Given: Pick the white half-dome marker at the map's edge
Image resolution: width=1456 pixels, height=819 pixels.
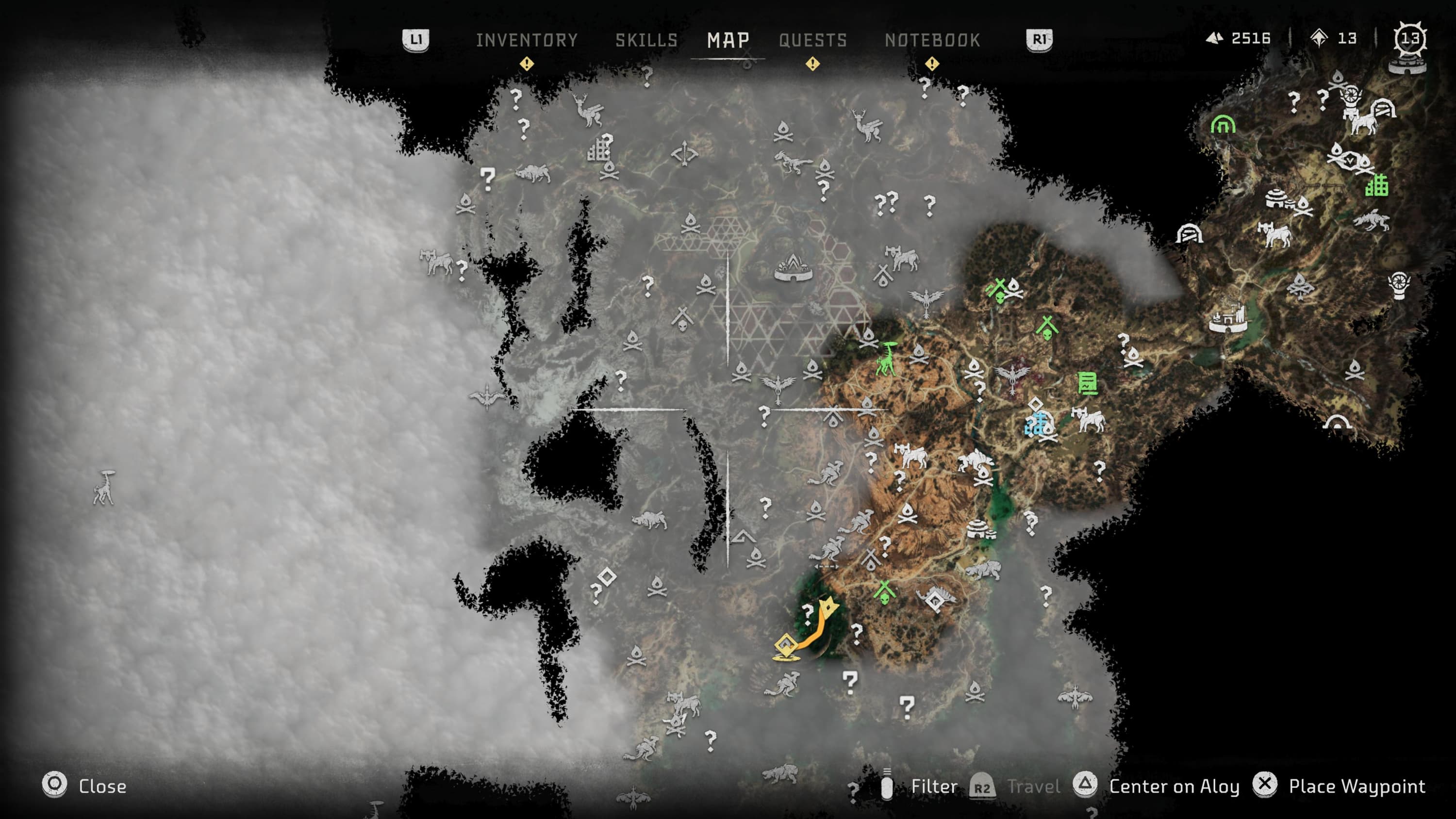Looking at the screenshot, I should pos(1337,422).
